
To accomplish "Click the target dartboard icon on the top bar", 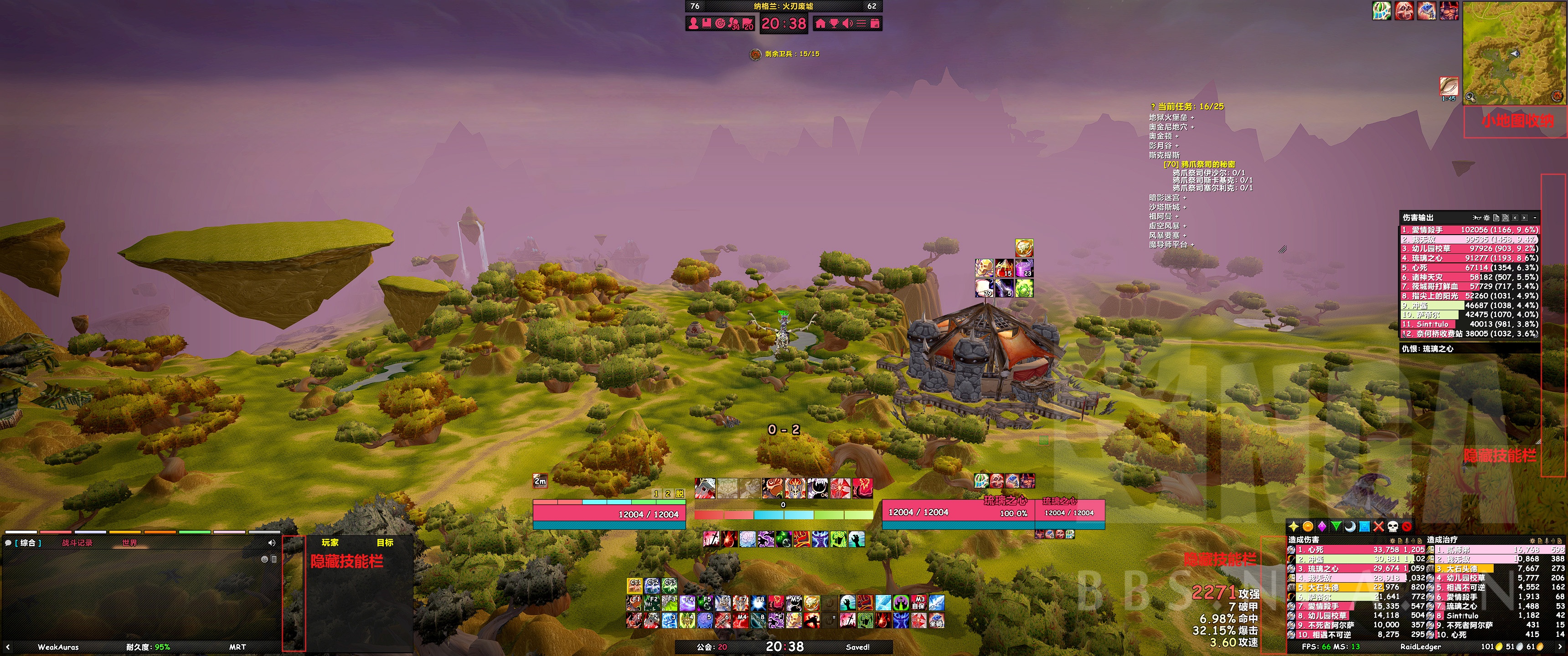I will pyautogui.click(x=721, y=24).
